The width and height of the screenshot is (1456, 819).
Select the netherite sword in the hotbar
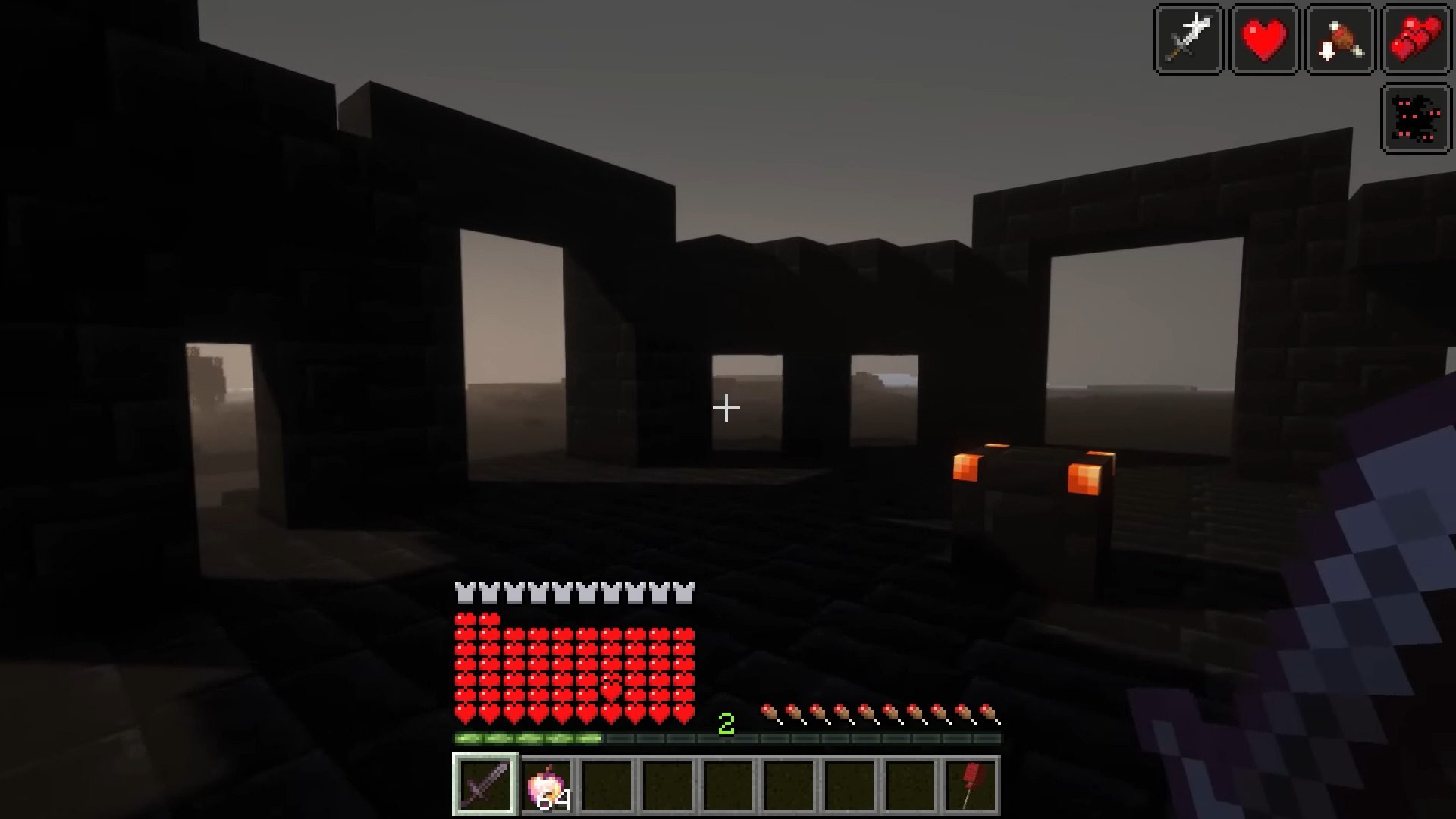pyautogui.click(x=484, y=785)
